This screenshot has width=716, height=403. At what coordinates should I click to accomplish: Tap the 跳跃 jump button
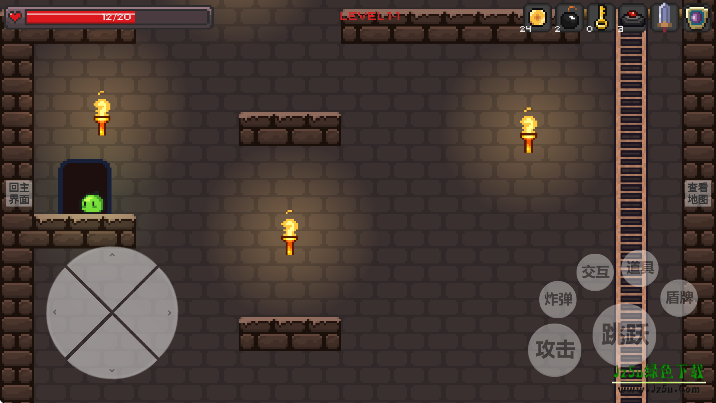pyautogui.click(x=624, y=334)
